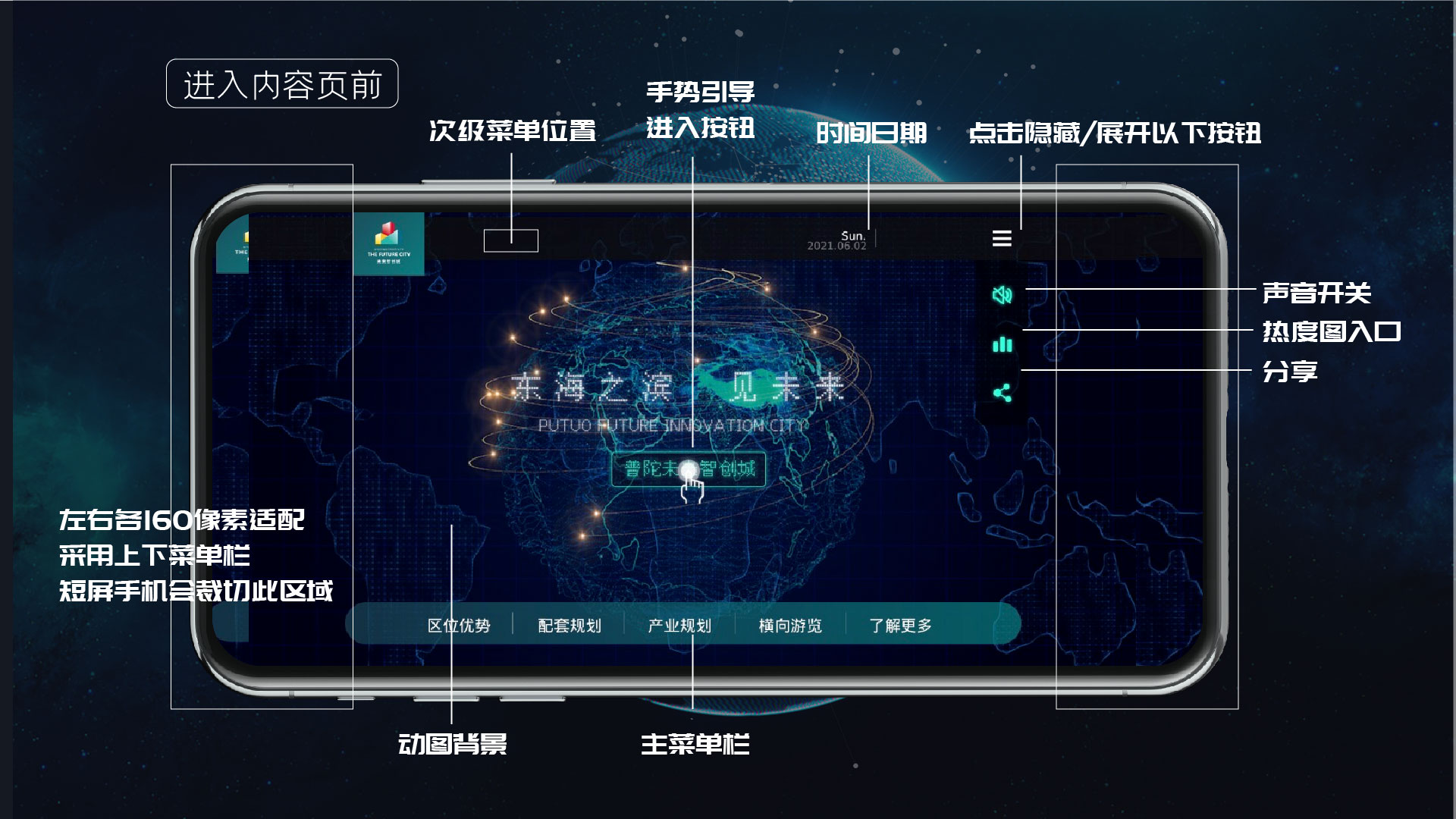
Task: Enter the heatmap via the bar-chart icon
Action: point(1002,344)
